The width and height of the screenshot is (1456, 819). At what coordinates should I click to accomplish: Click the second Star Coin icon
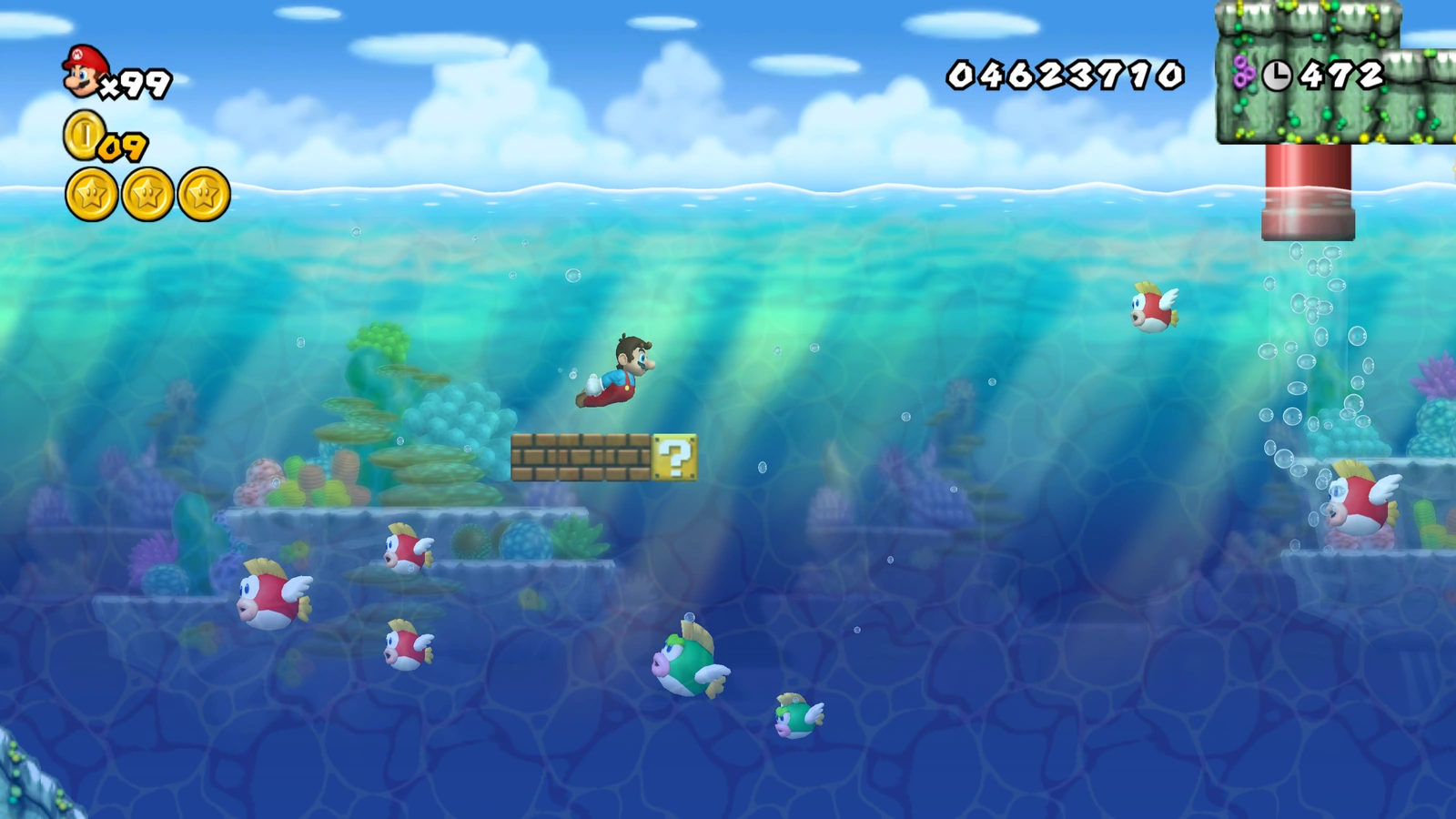pos(146,193)
